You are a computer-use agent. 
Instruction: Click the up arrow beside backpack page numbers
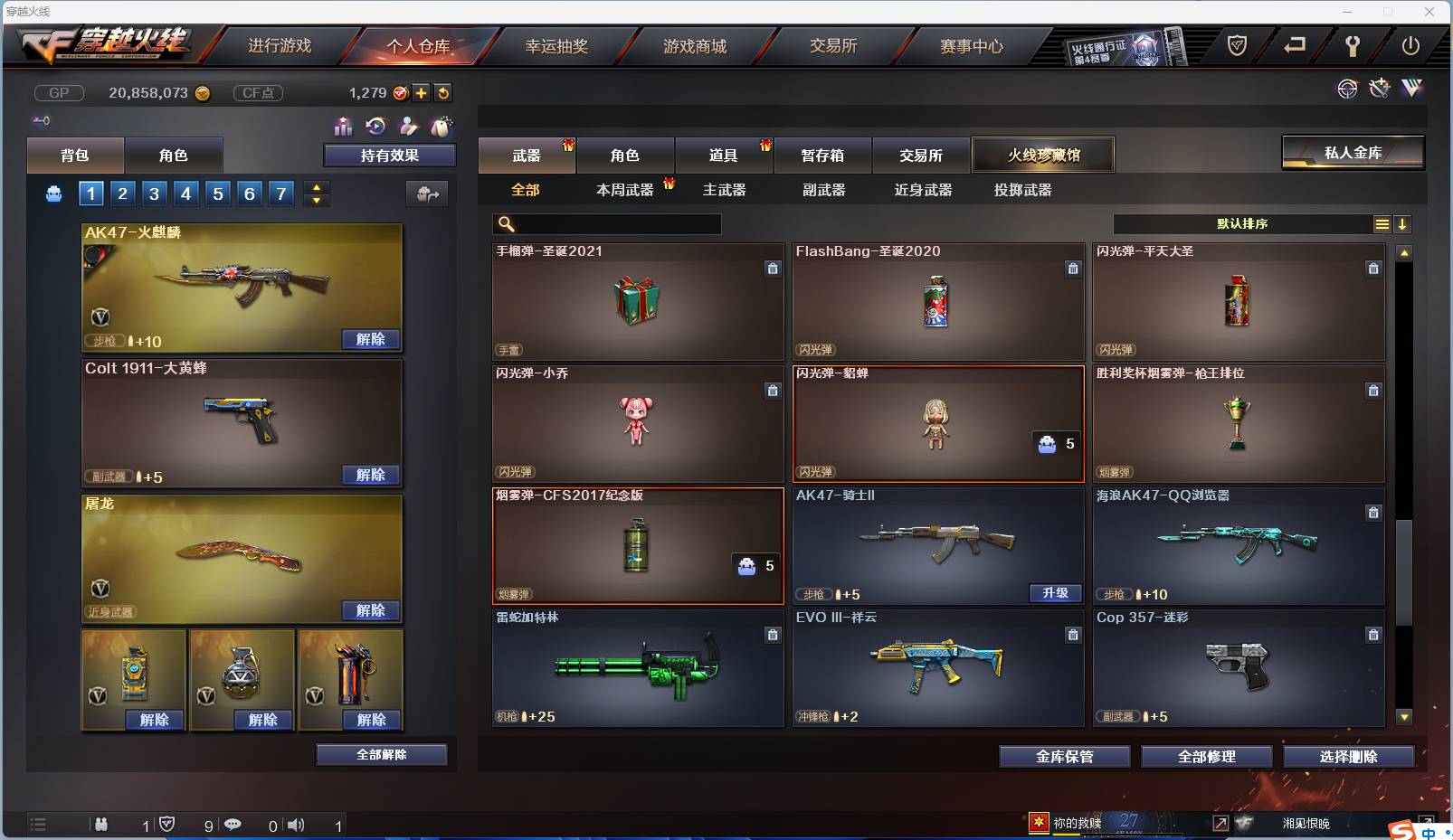[317, 187]
